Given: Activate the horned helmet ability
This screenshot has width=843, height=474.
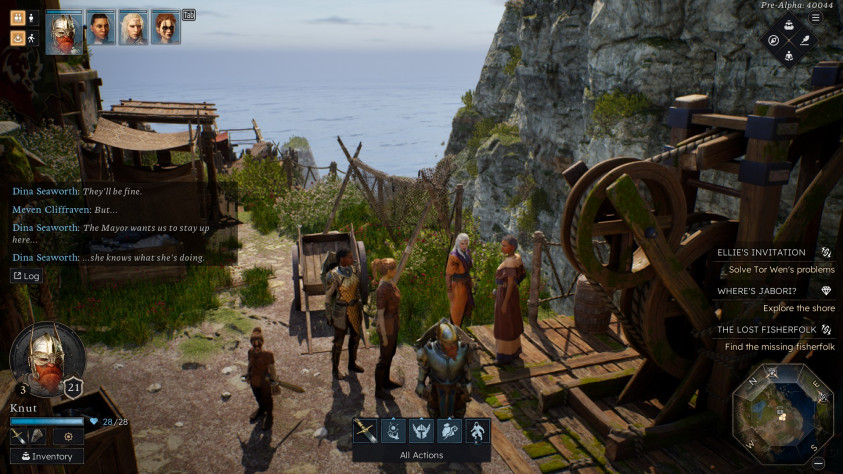Looking at the screenshot, I should pyautogui.click(x=421, y=431).
